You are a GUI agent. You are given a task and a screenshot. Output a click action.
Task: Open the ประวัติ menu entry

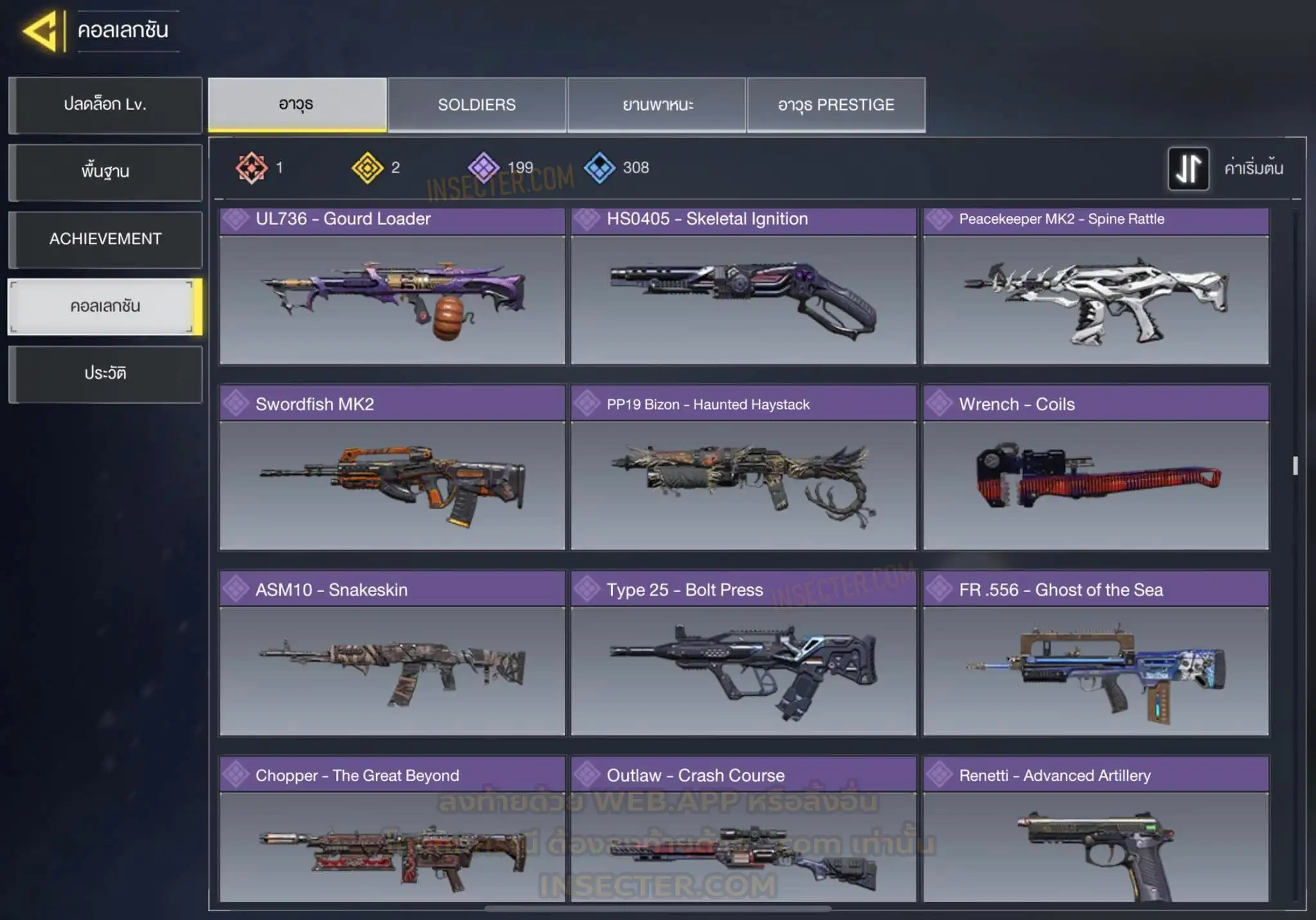105,374
